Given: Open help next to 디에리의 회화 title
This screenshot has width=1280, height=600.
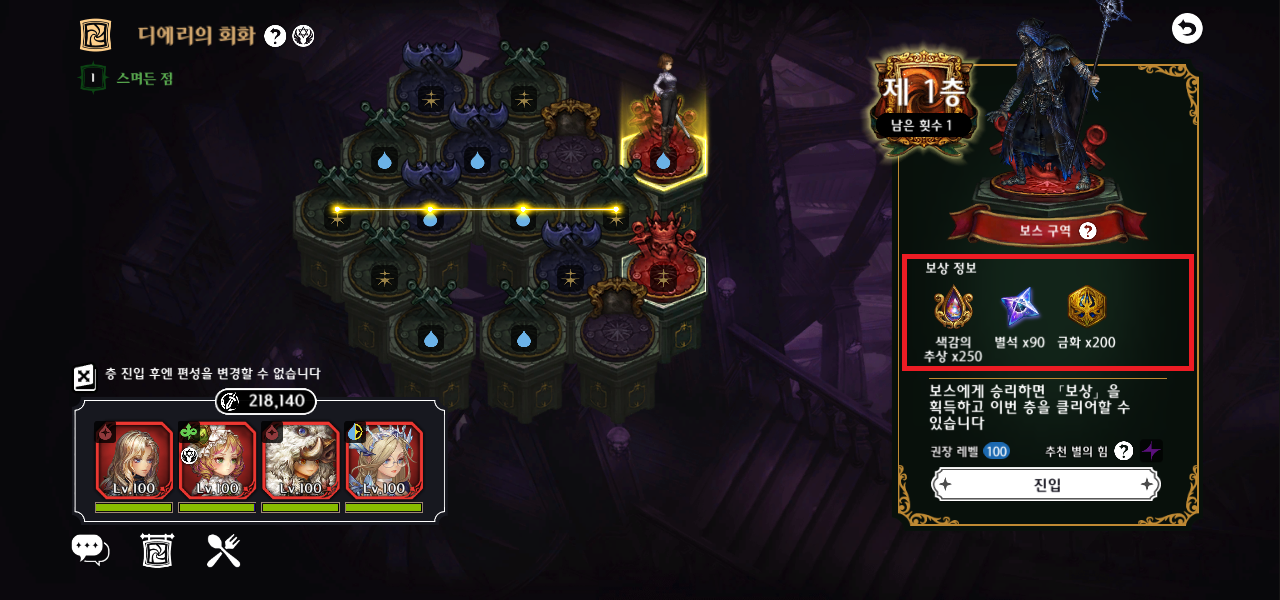Looking at the screenshot, I should [x=276, y=36].
